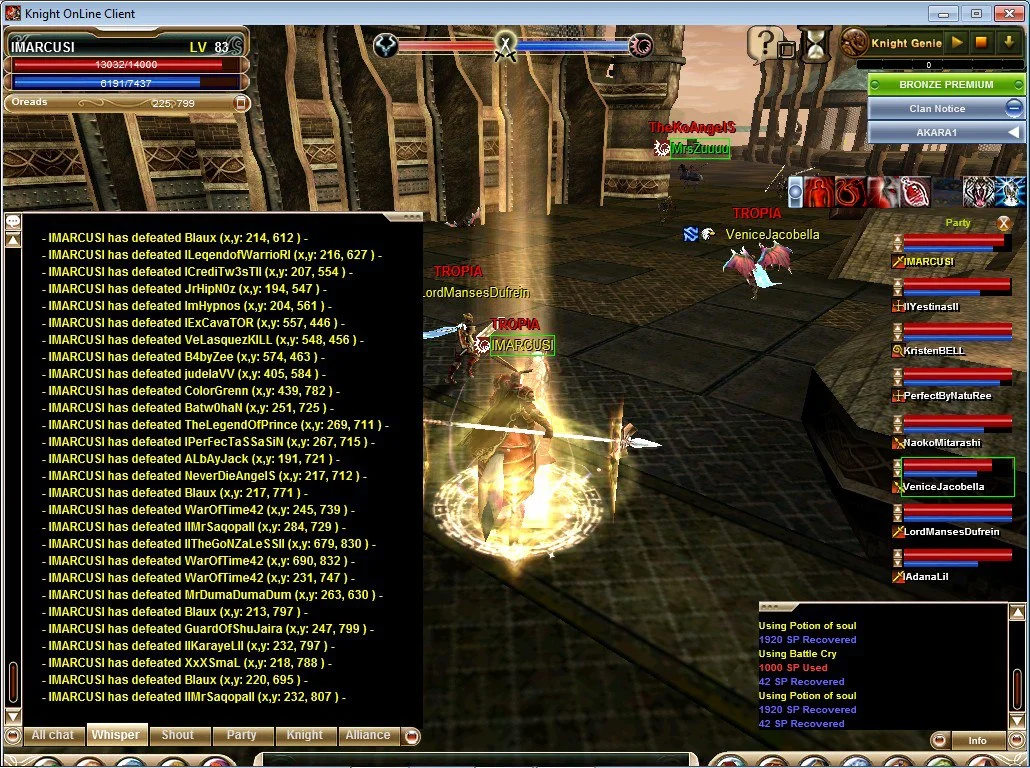Maximize the Knight OnLine Client window
1030x768 pixels.
point(977,13)
